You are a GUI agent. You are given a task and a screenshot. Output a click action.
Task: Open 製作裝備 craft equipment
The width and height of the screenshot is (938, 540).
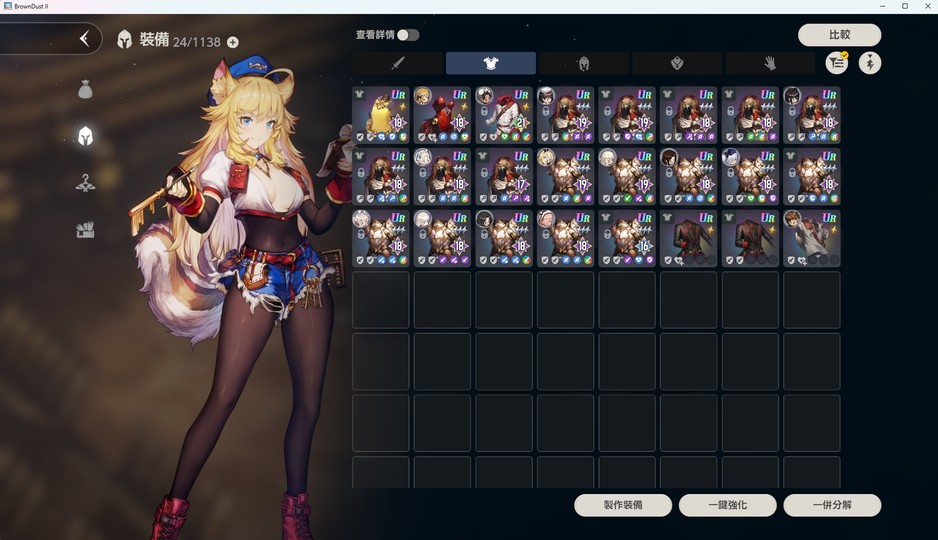tap(623, 505)
